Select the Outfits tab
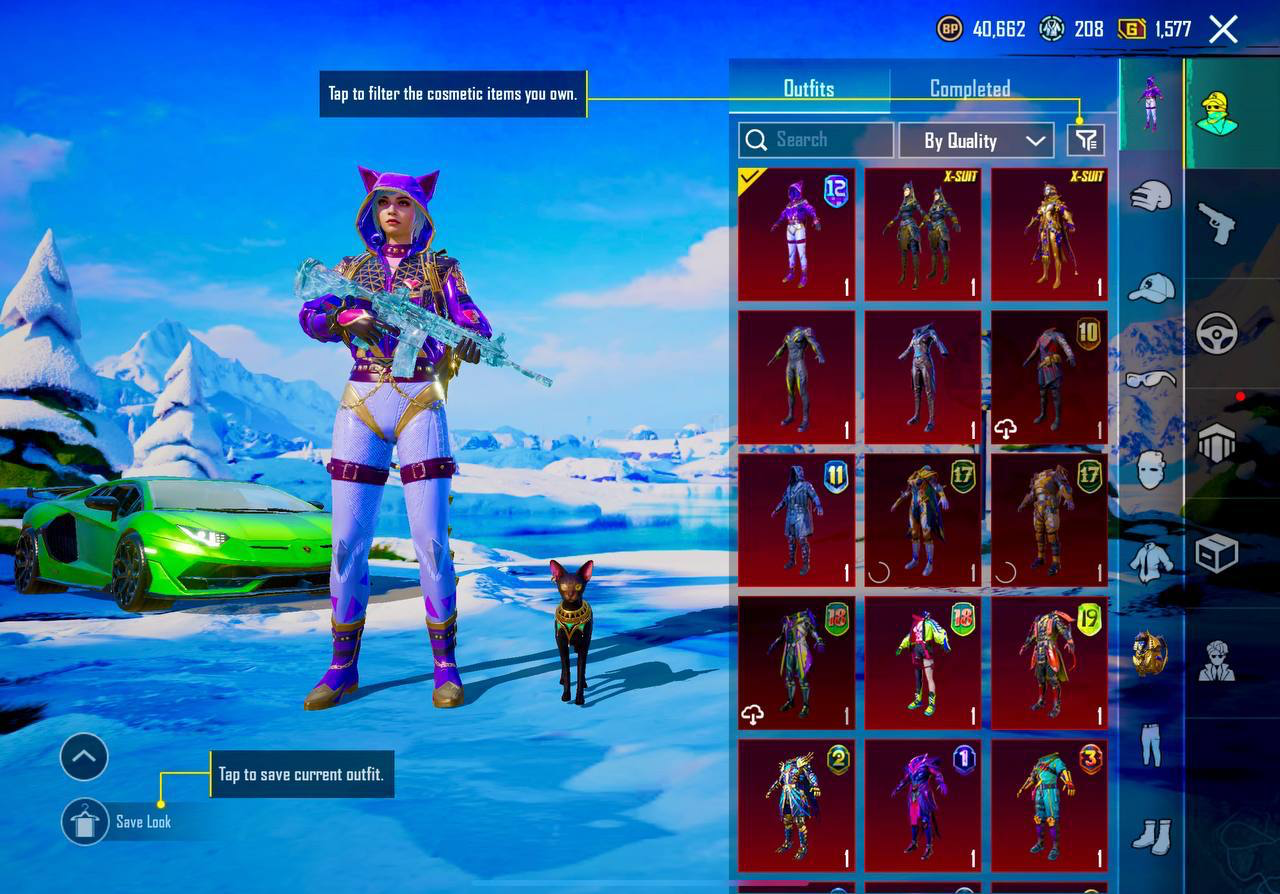 click(x=808, y=89)
